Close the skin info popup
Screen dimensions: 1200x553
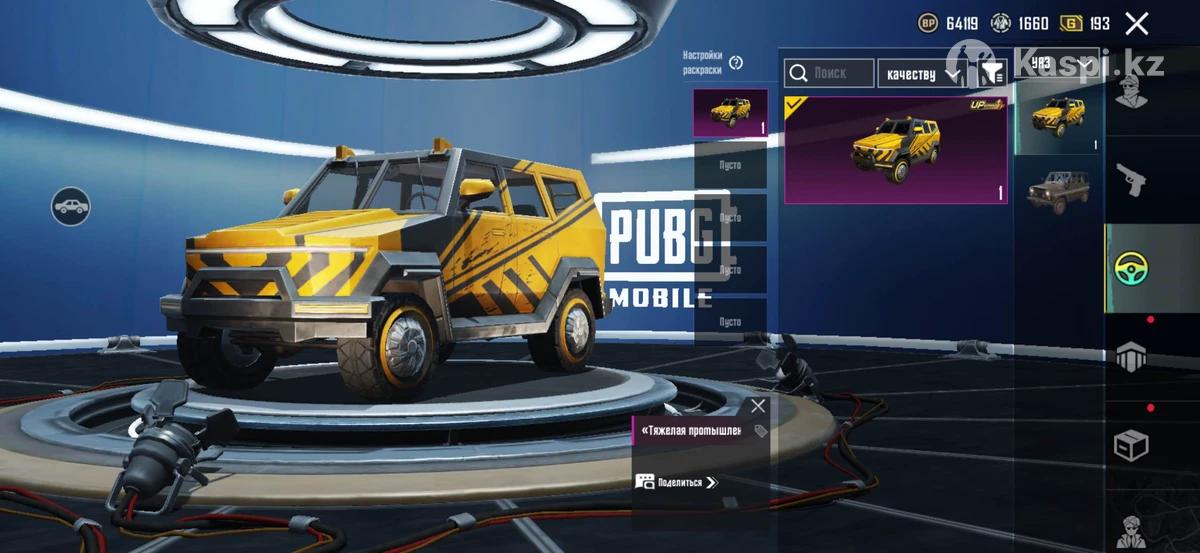coord(758,406)
